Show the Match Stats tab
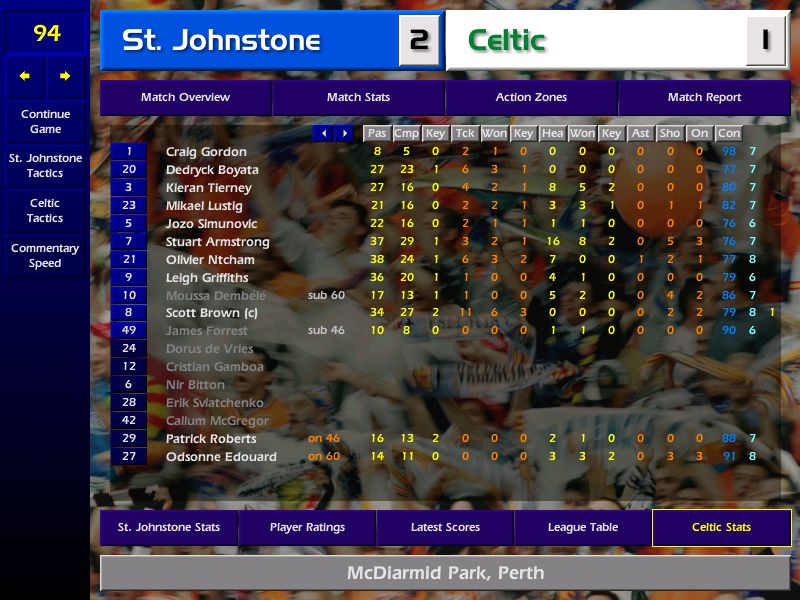Image resolution: width=800 pixels, height=600 pixels. [x=358, y=98]
